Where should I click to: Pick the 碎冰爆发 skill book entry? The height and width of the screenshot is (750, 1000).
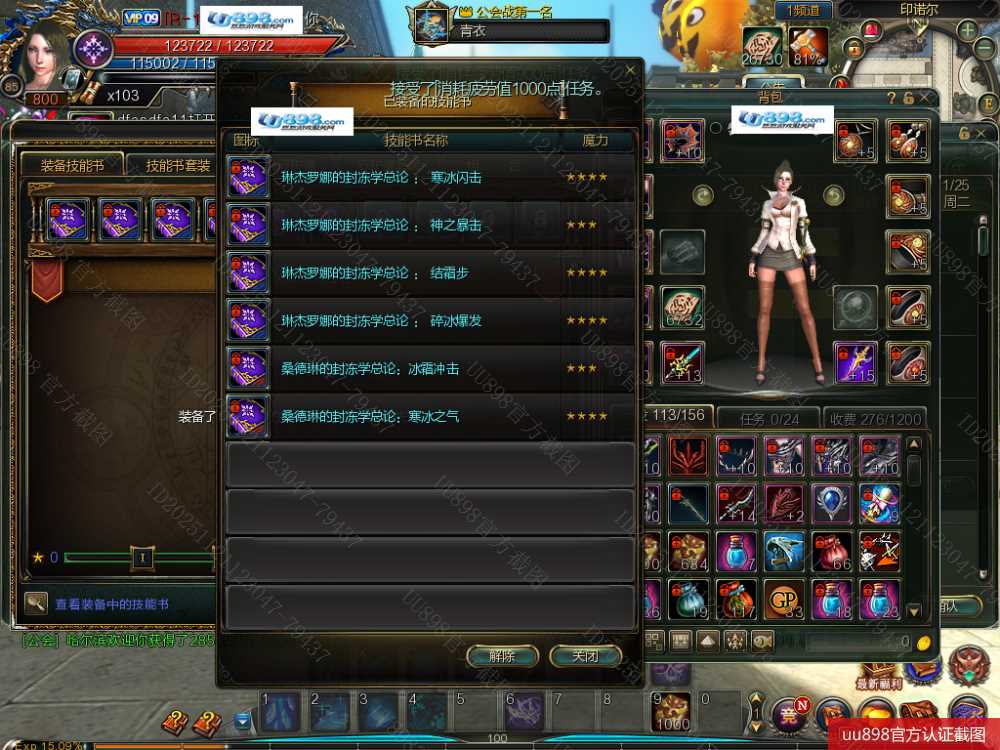pyautogui.click(x=430, y=321)
